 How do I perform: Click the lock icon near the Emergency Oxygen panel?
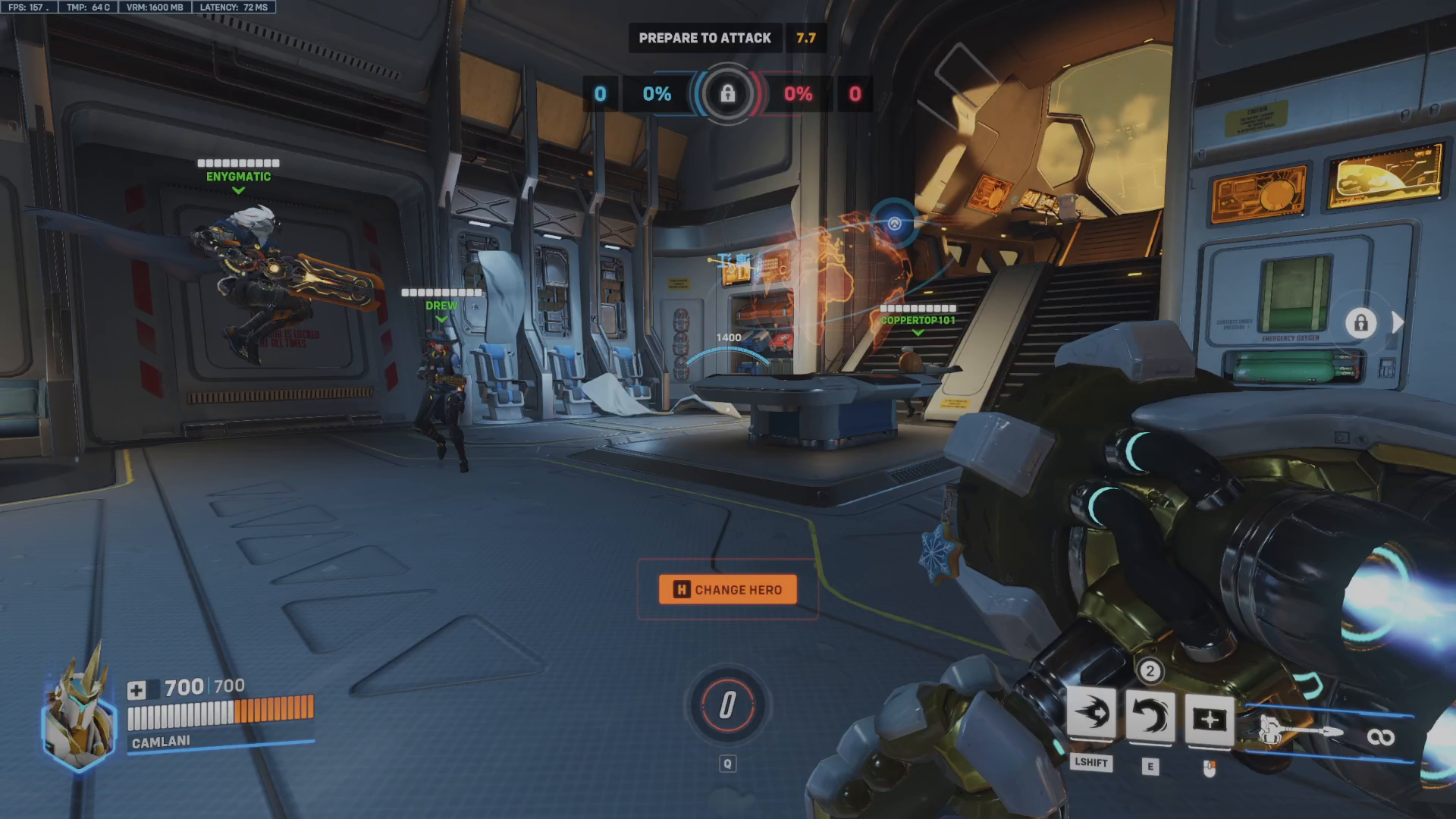coord(1363,323)
